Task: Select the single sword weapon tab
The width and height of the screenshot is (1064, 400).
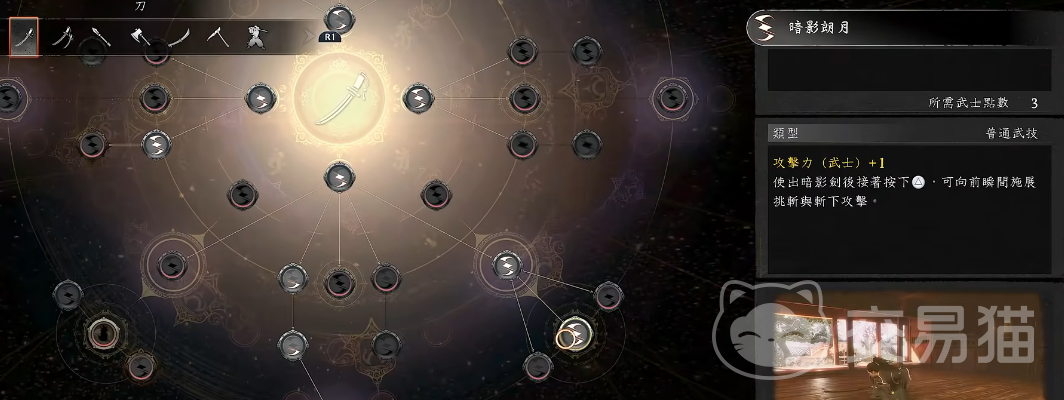Action: click(23, 38)
